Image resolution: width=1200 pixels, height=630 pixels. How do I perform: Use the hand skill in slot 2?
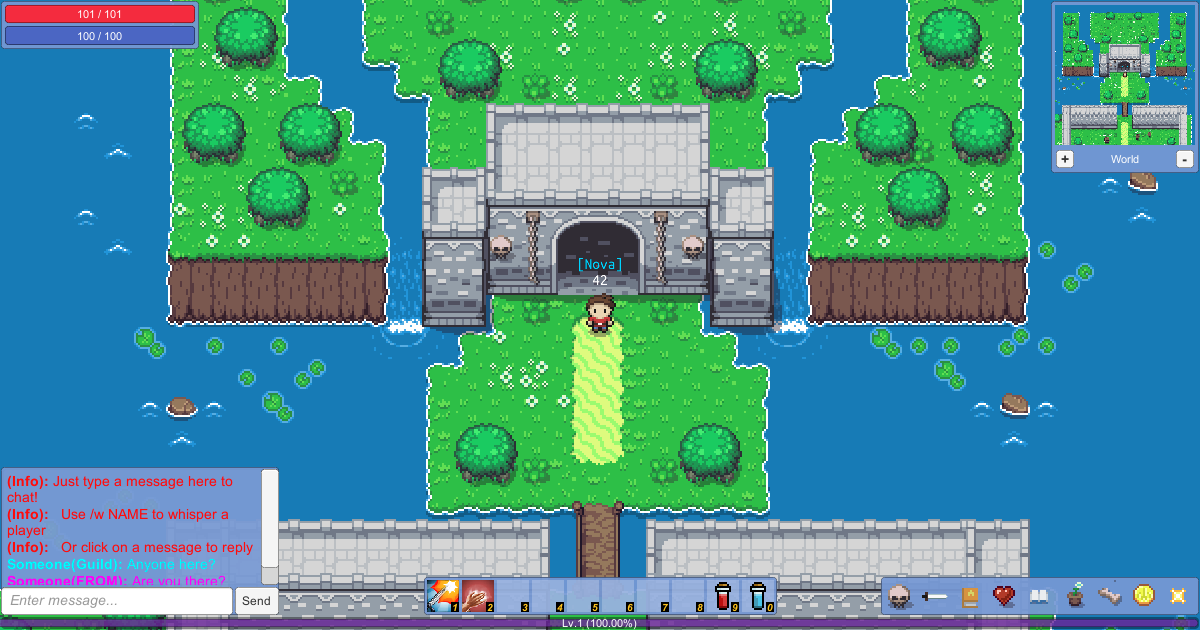(x=478, y=596)
